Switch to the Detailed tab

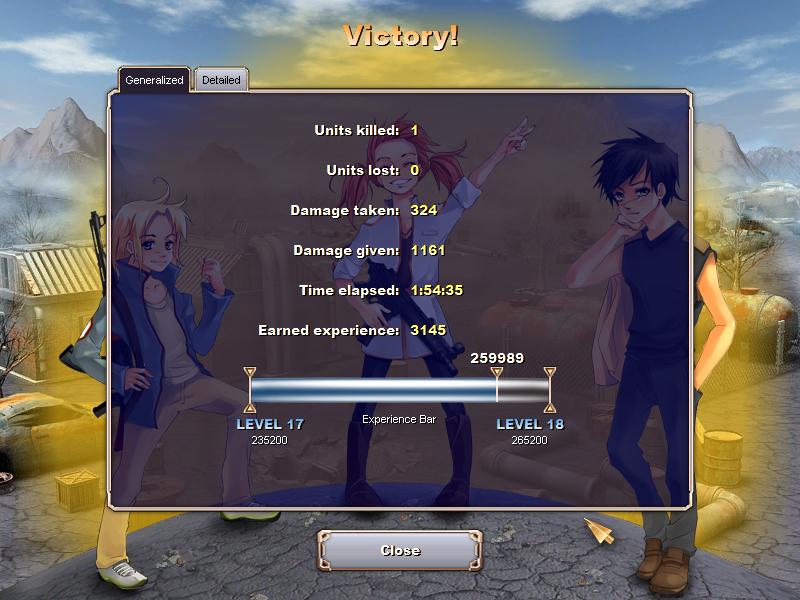221,80
